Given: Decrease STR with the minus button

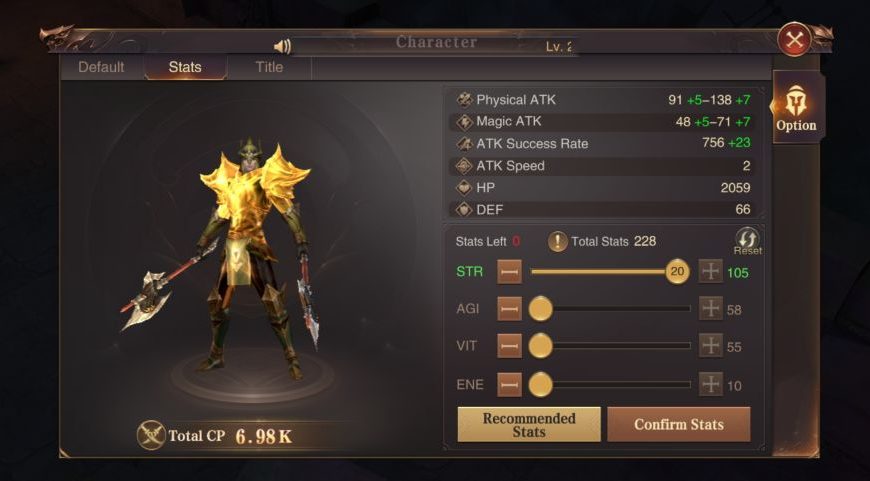Looking at the screenshot, I should (x=510, y=271).
